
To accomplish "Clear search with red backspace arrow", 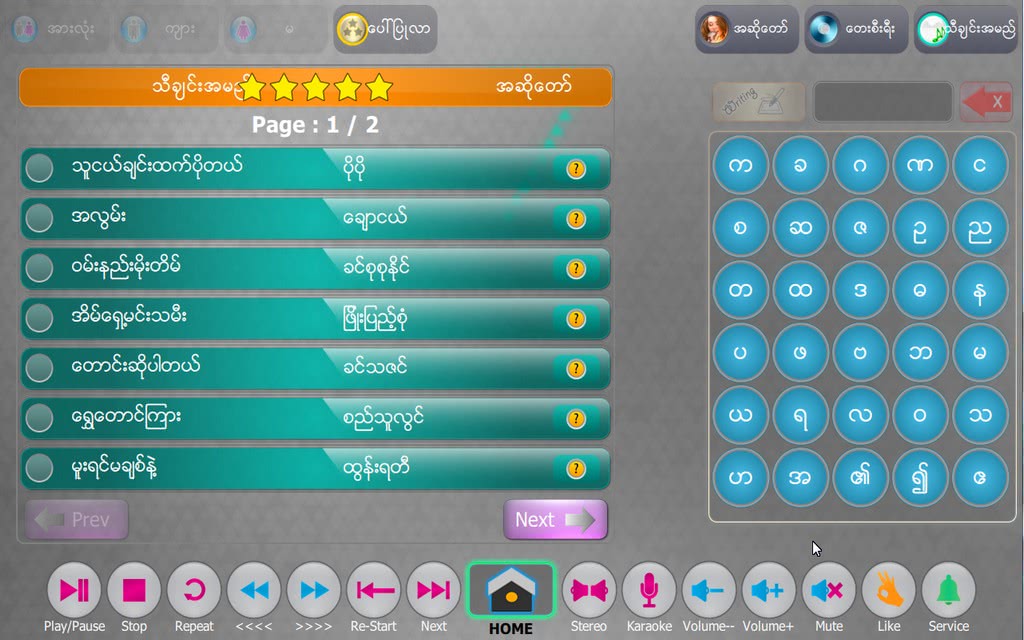I will (x=985, y=102).
